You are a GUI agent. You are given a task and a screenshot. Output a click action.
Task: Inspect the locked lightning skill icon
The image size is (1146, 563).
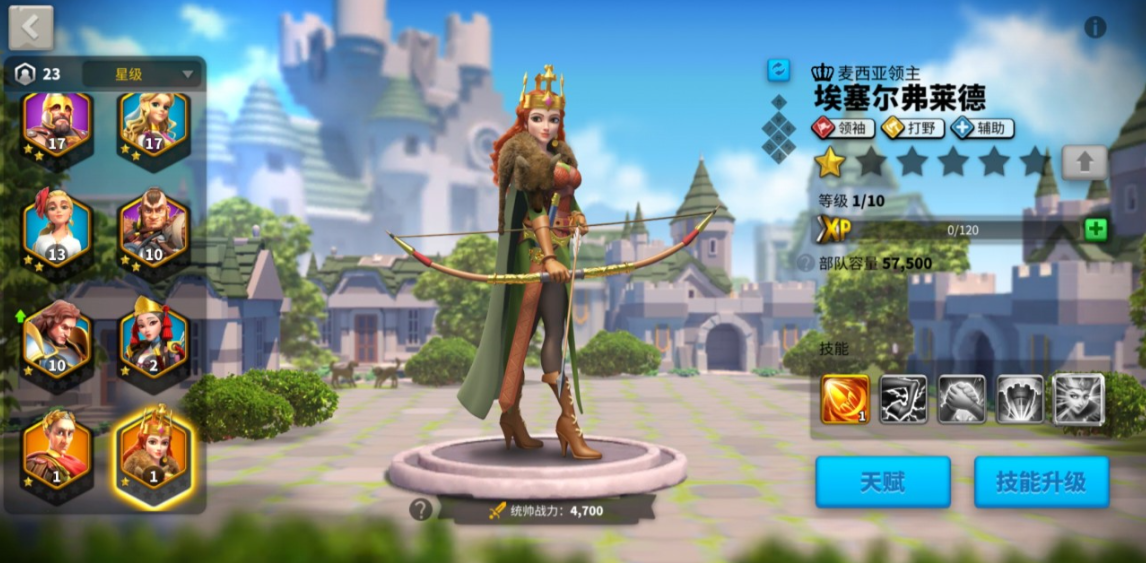pos(903,399)
